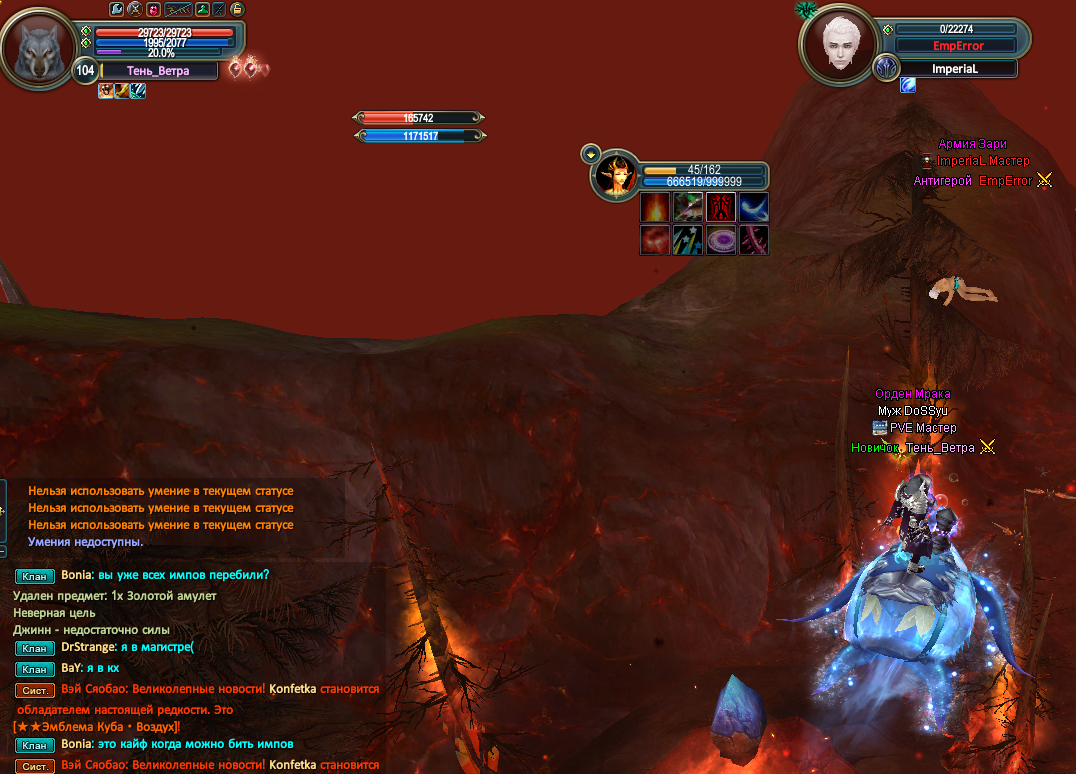Use the purple magic circle genie skill

click(721, 240)
